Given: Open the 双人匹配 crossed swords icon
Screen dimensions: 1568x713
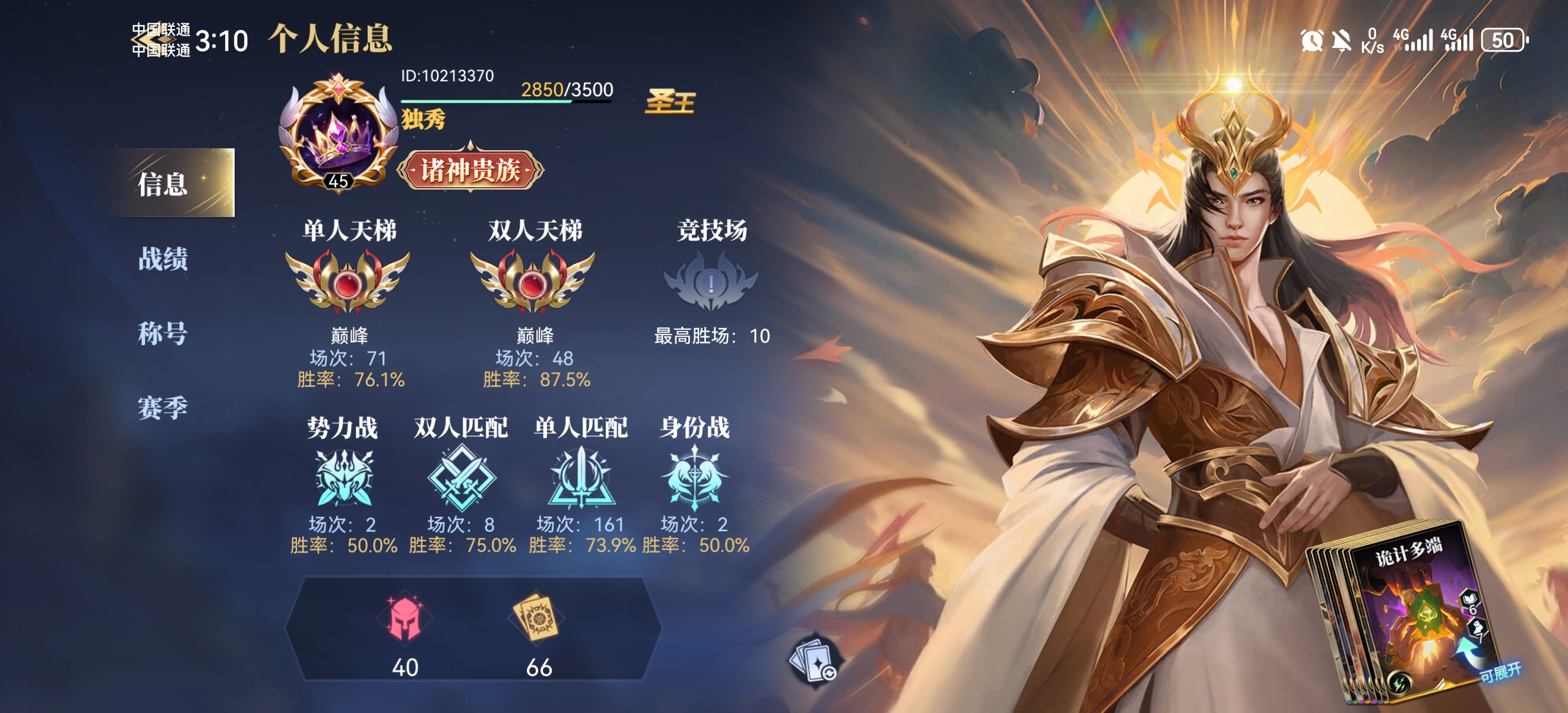Looking at the screenshot, I should click(461, 478).
